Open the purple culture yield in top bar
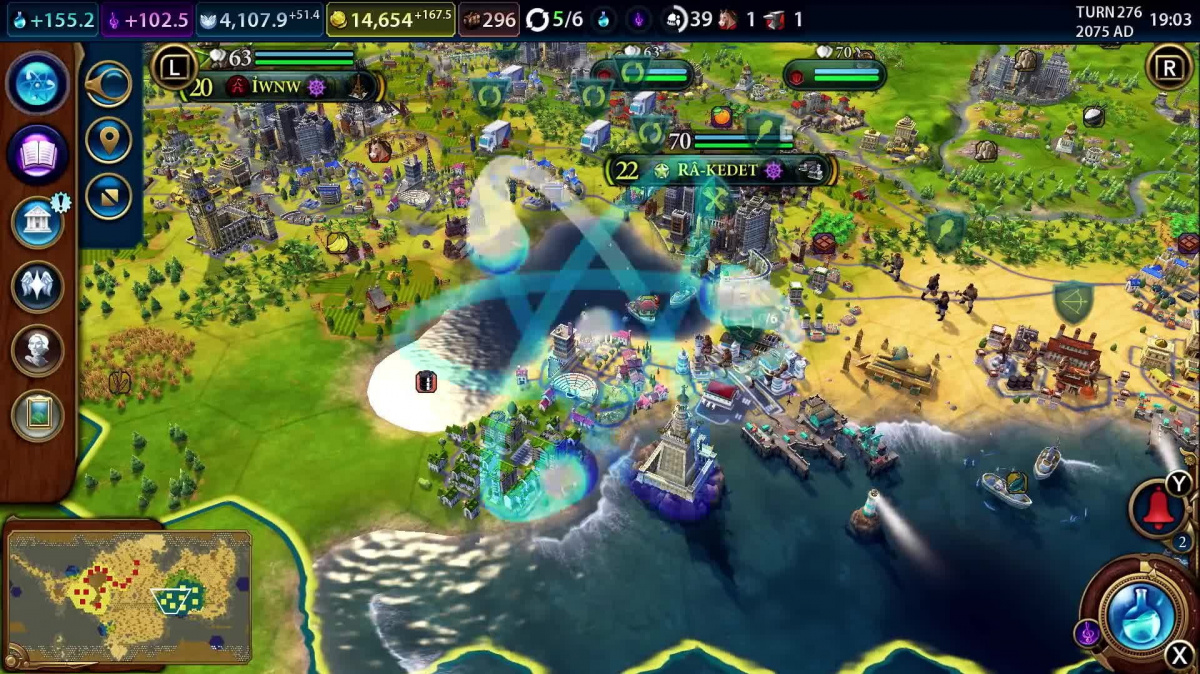The height and width of the screenshot is (674, 1200). (x=147, y=19)
